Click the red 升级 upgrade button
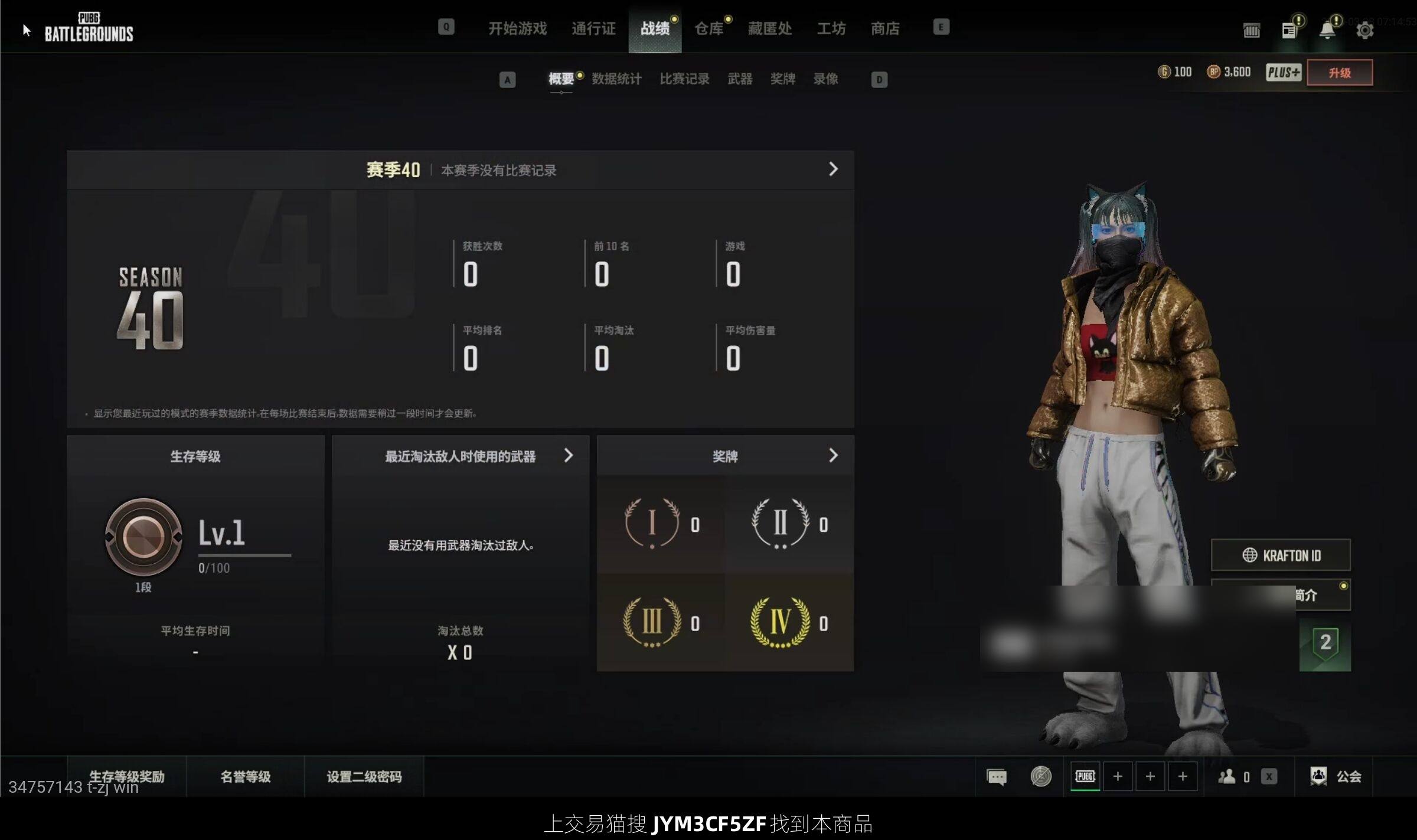The image size is (1417, 840). point(1339,73)
